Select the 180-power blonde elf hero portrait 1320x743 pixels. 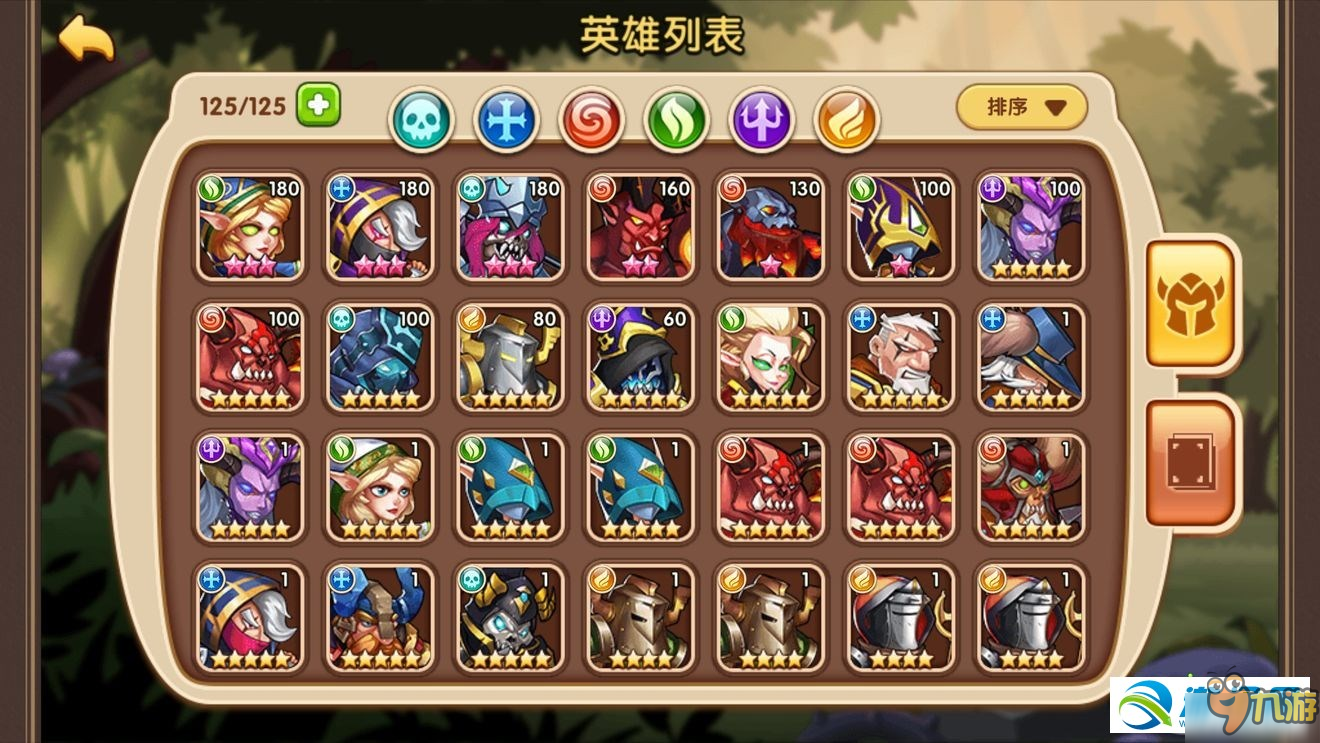pyautogui.click(x=250, y=228)
